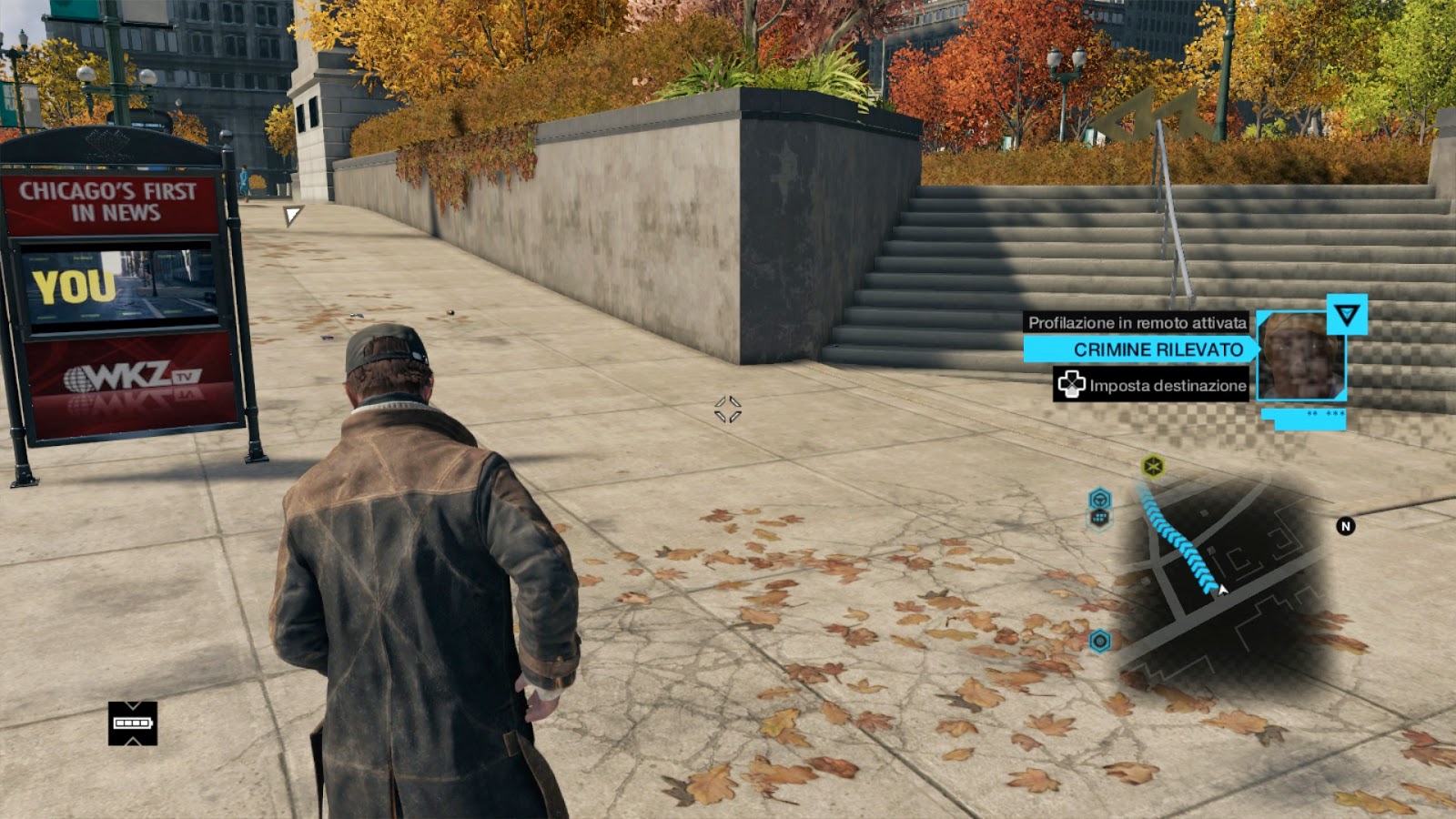Viewport: 1456px width, 819px height.
Task: Select the battery gadget icon at bottom left
Action: pos(133,722)
